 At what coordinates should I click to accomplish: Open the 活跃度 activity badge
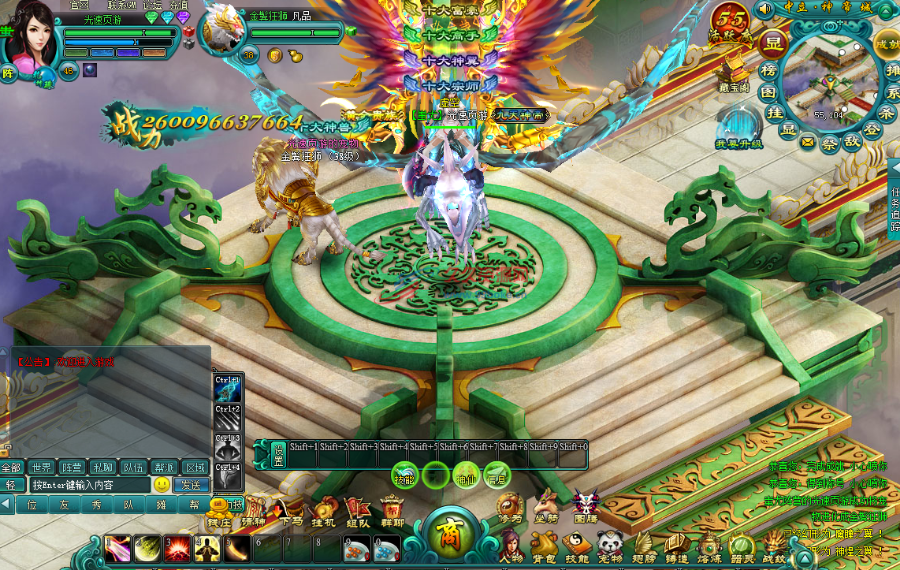coord(730,23)
